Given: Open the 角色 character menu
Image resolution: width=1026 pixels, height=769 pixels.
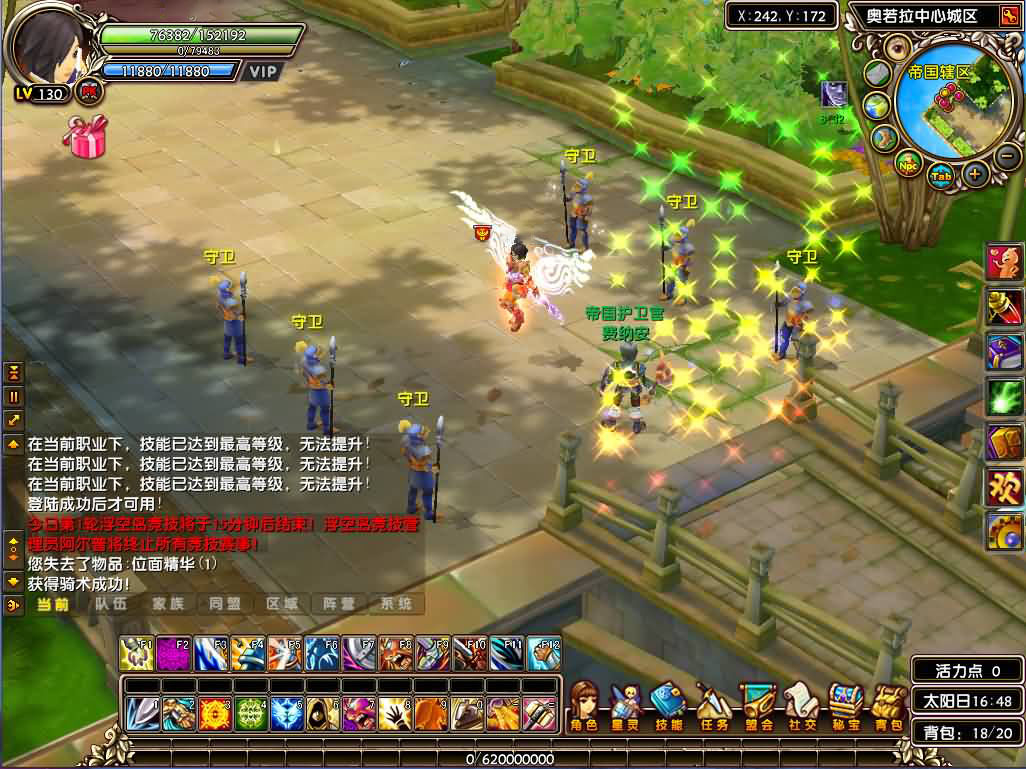Looking at the screenshot, I should pos(583,704).
